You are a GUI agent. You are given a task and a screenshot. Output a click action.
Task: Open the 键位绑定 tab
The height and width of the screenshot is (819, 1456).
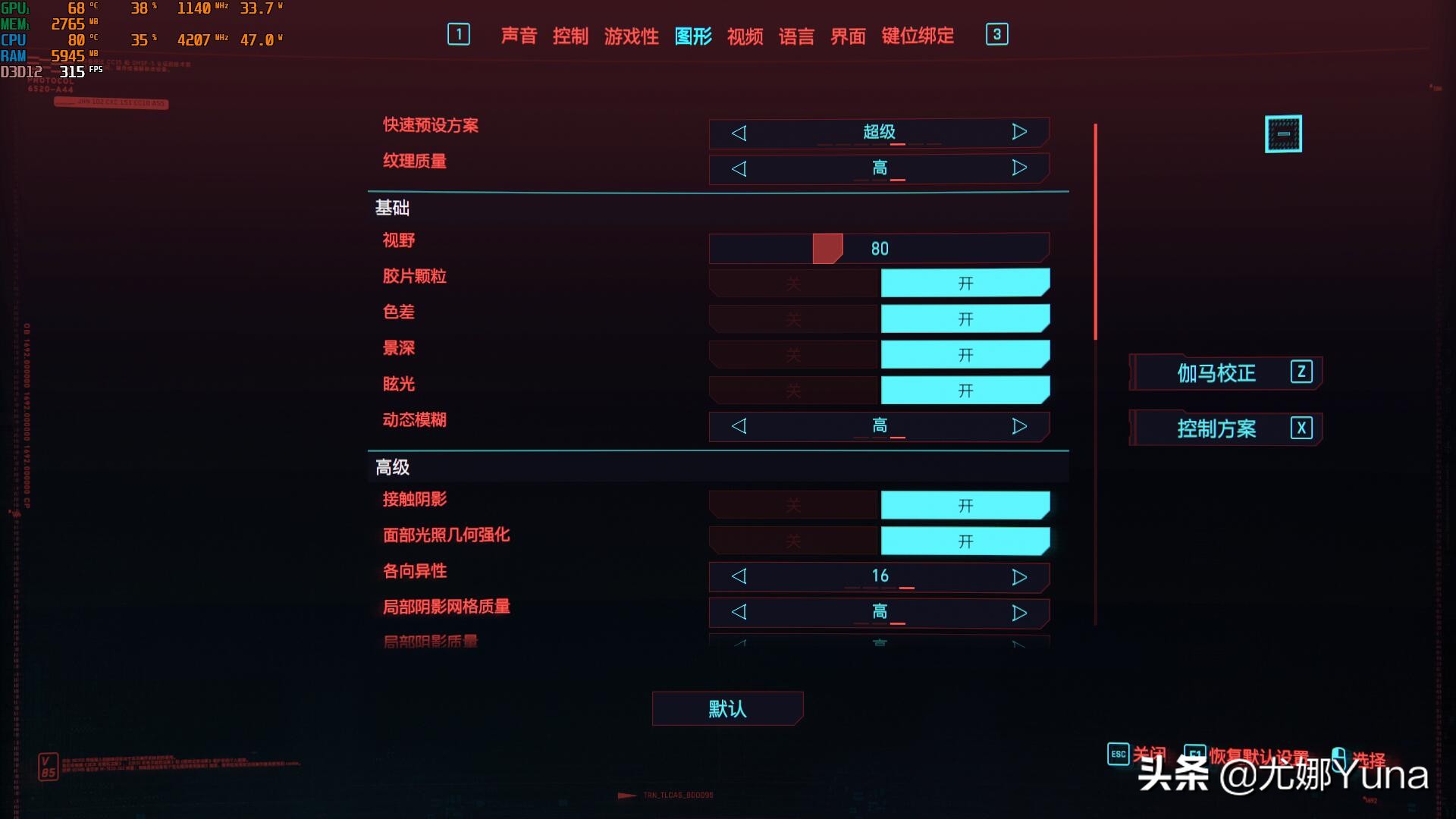point(918,36)
